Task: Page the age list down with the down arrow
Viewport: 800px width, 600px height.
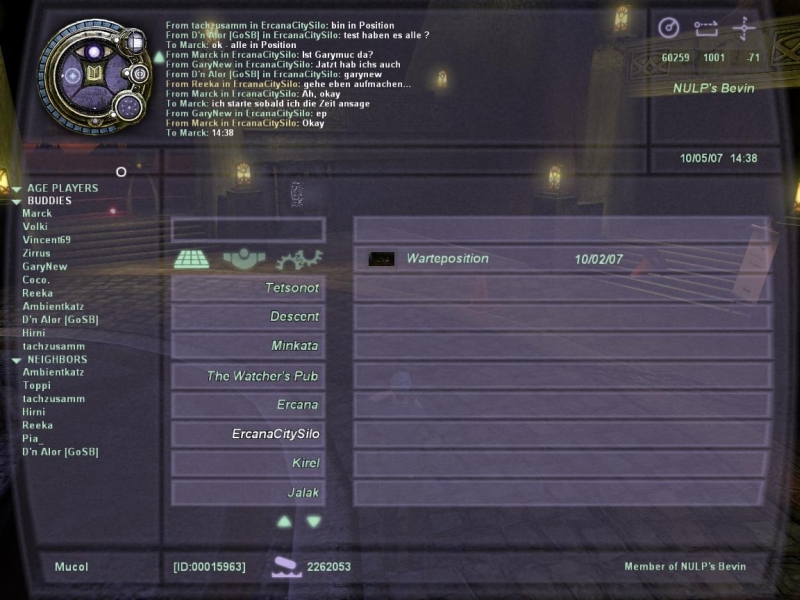Action: click(x=314, y=521)
